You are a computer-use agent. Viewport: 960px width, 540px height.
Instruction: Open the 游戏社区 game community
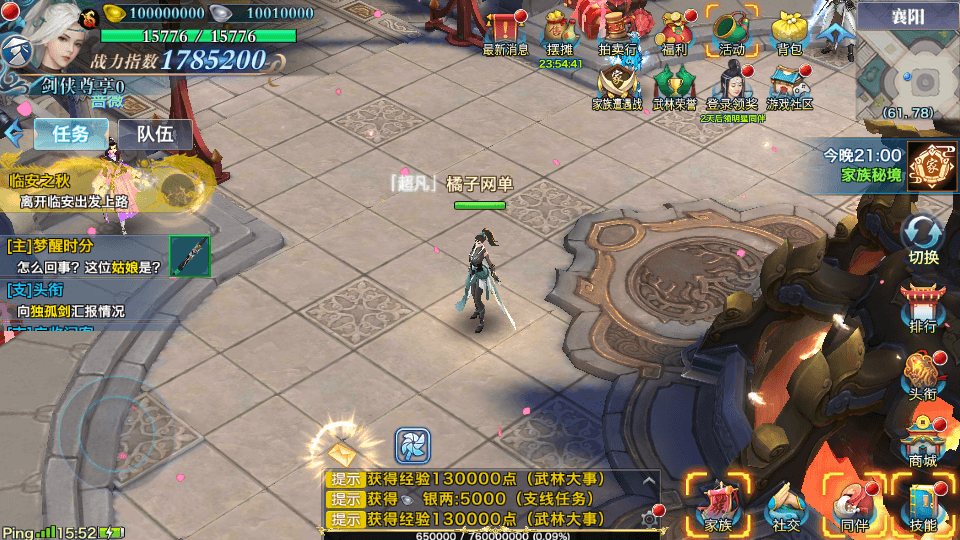tap(789, 84)
